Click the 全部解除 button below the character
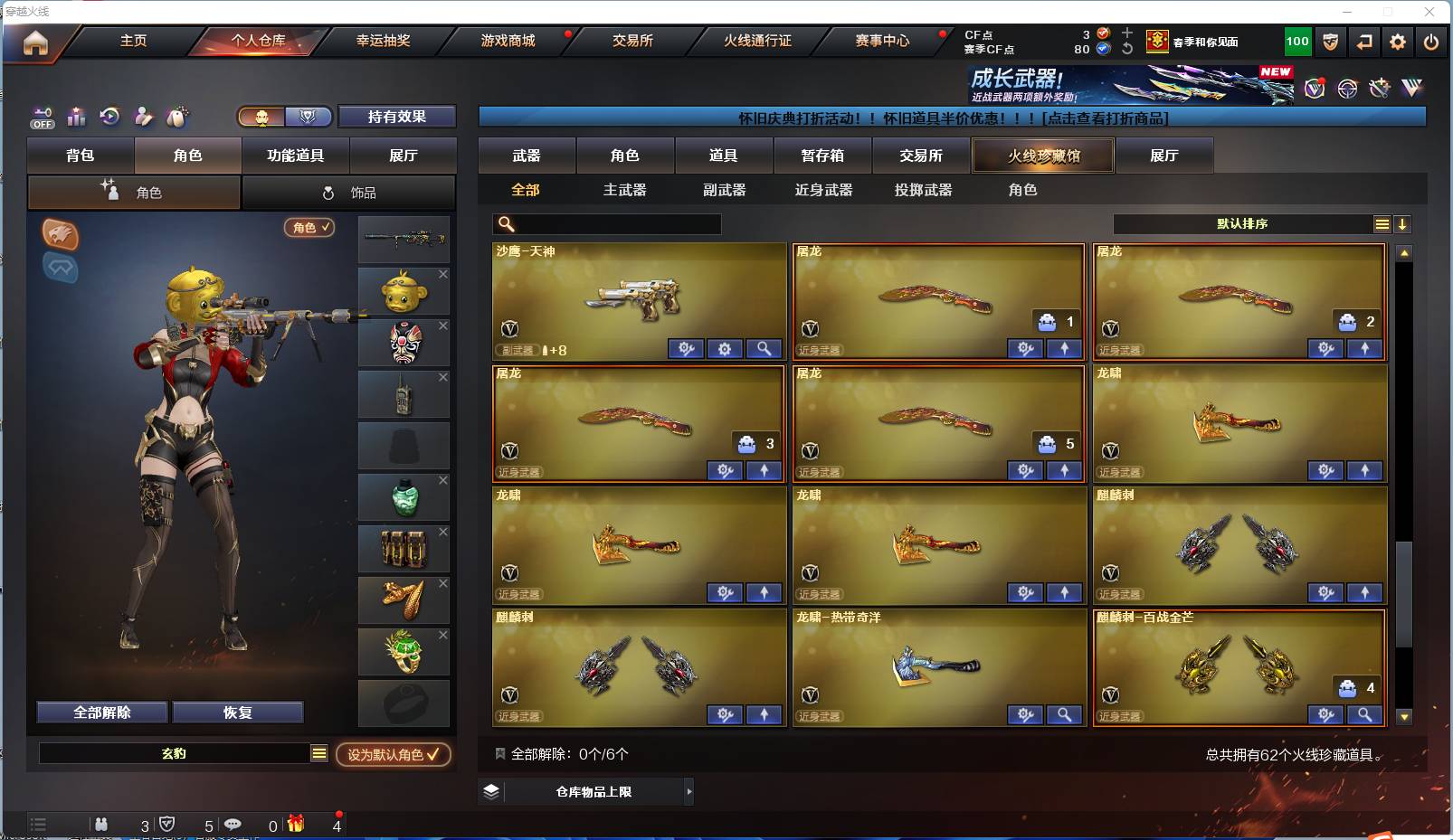 [x=101, y=713]
